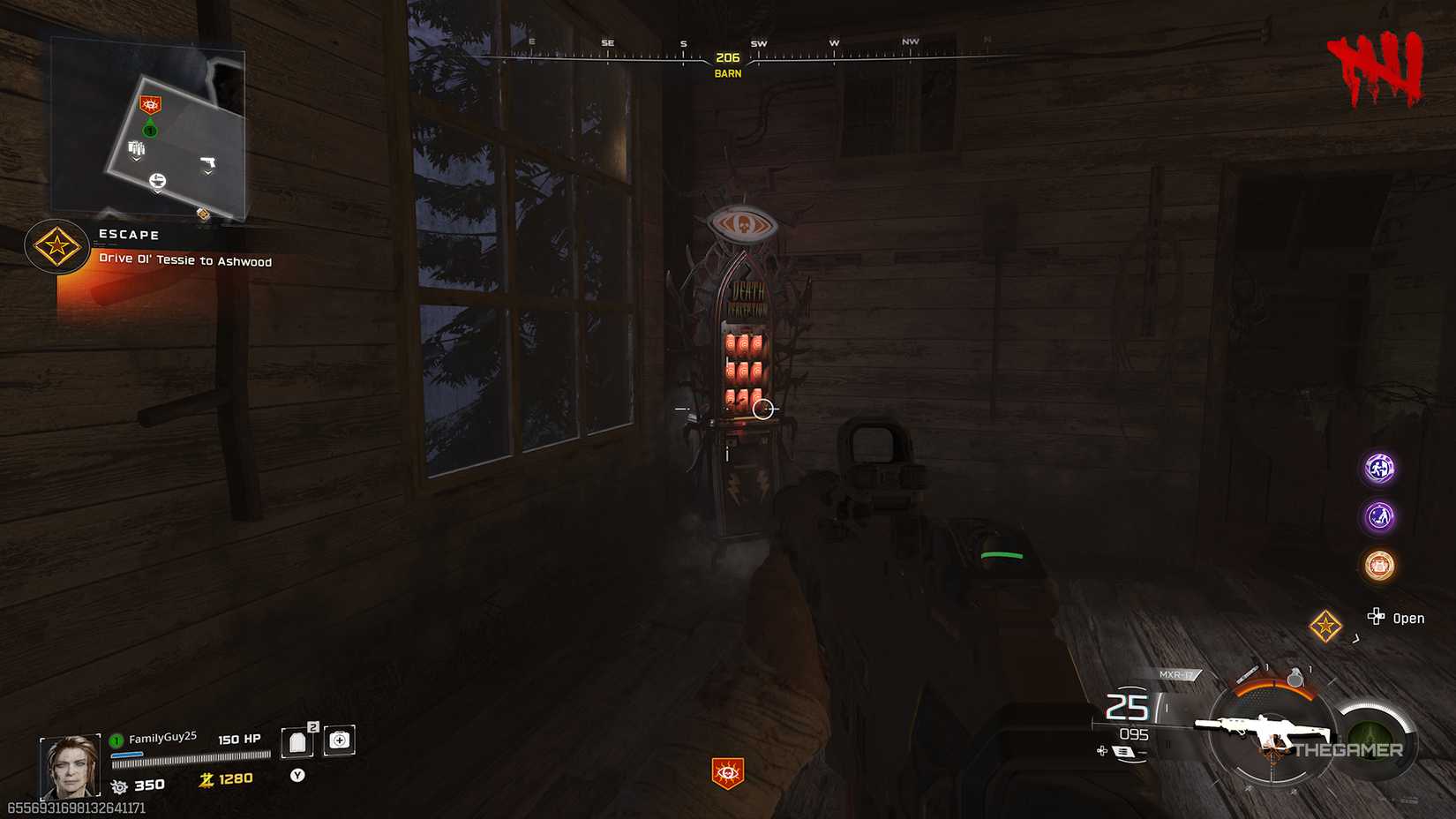Select the first aid kit icon

pyautogui.click(x=339, y=740)
